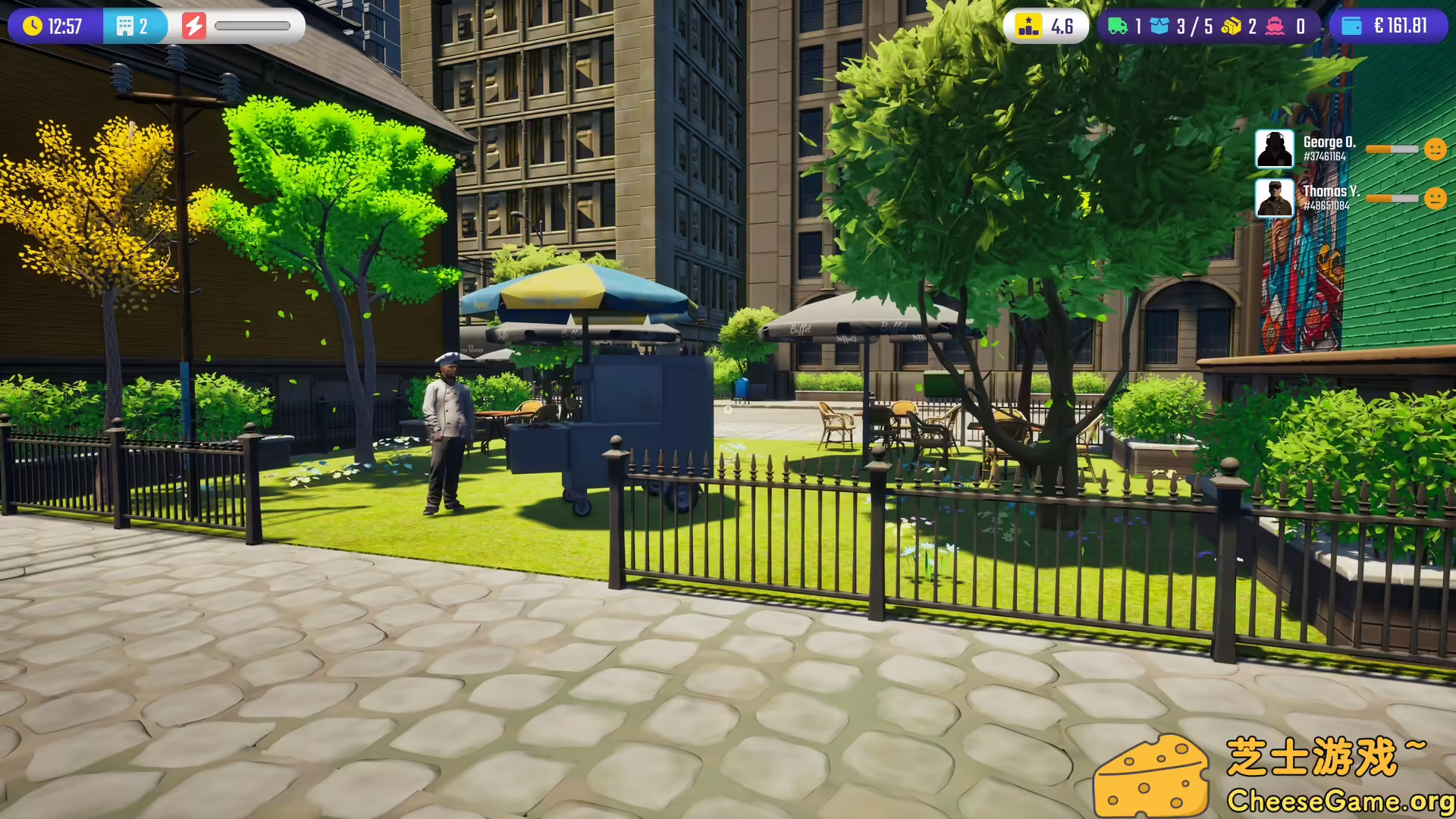Screen dimensions: 1456x819
Task: Click the clock icon showing 12:57
Action: [x=32, y=26]
